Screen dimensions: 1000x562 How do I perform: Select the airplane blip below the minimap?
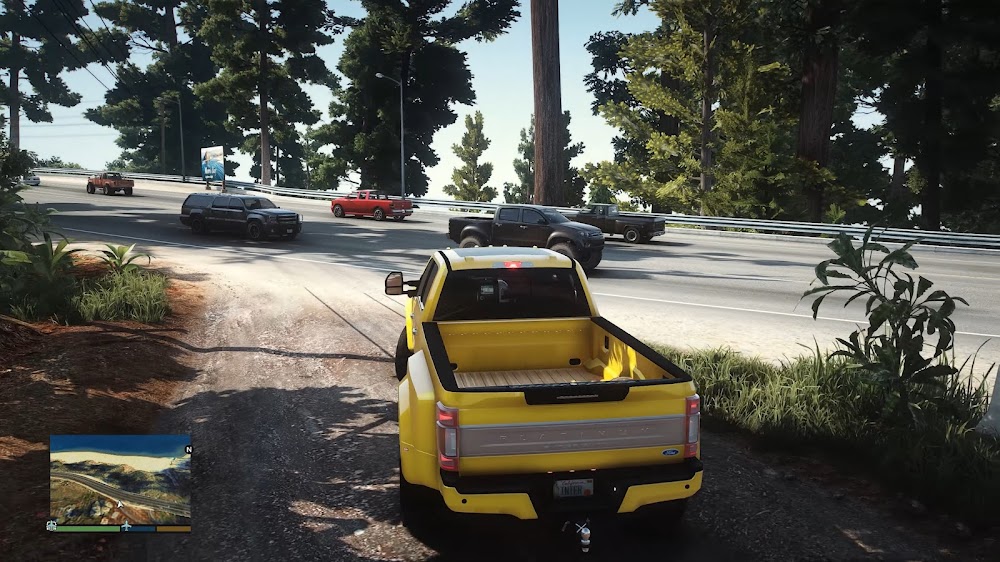[126, 527]
